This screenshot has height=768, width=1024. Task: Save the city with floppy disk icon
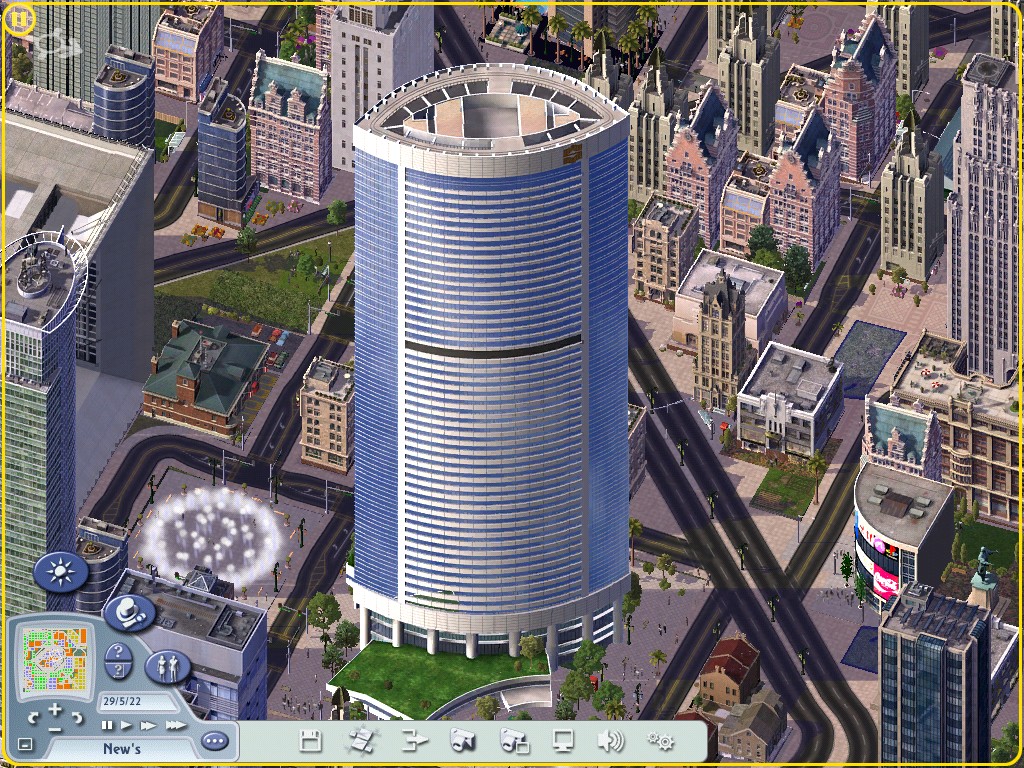[311, 741]
